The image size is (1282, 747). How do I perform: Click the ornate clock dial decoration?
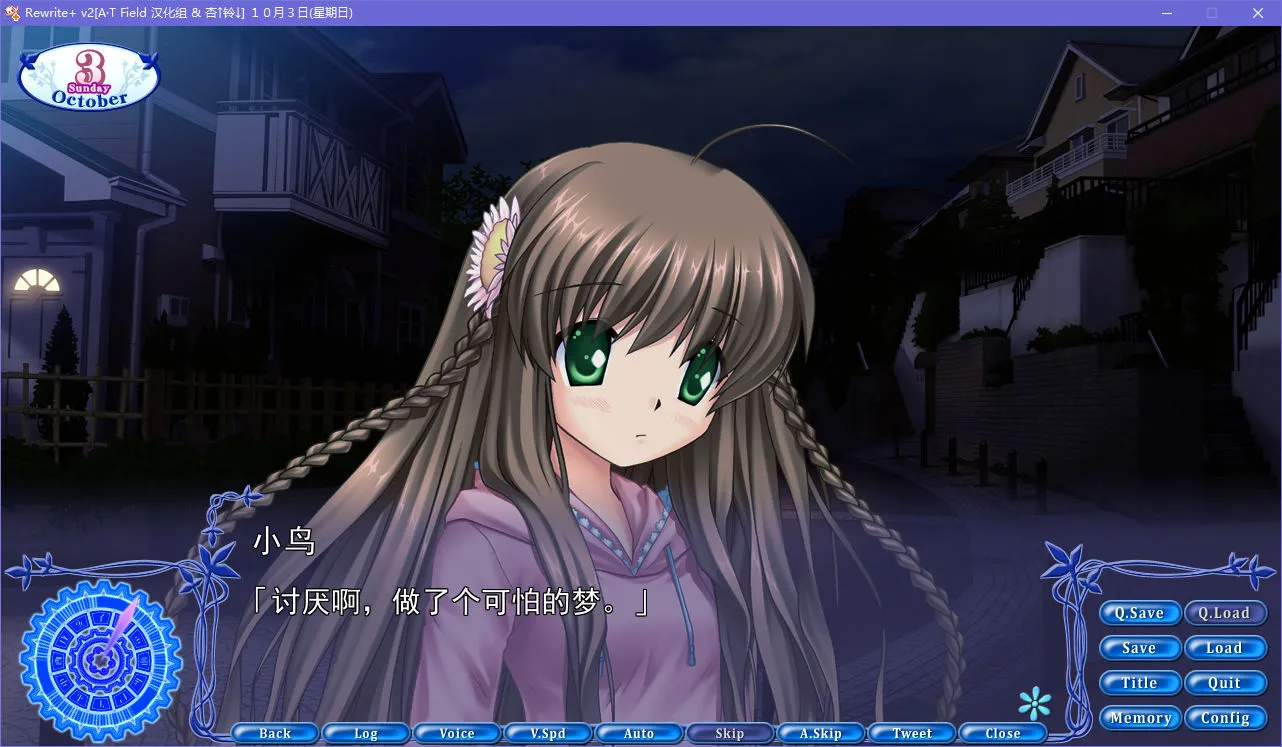(x=100, y=660)
